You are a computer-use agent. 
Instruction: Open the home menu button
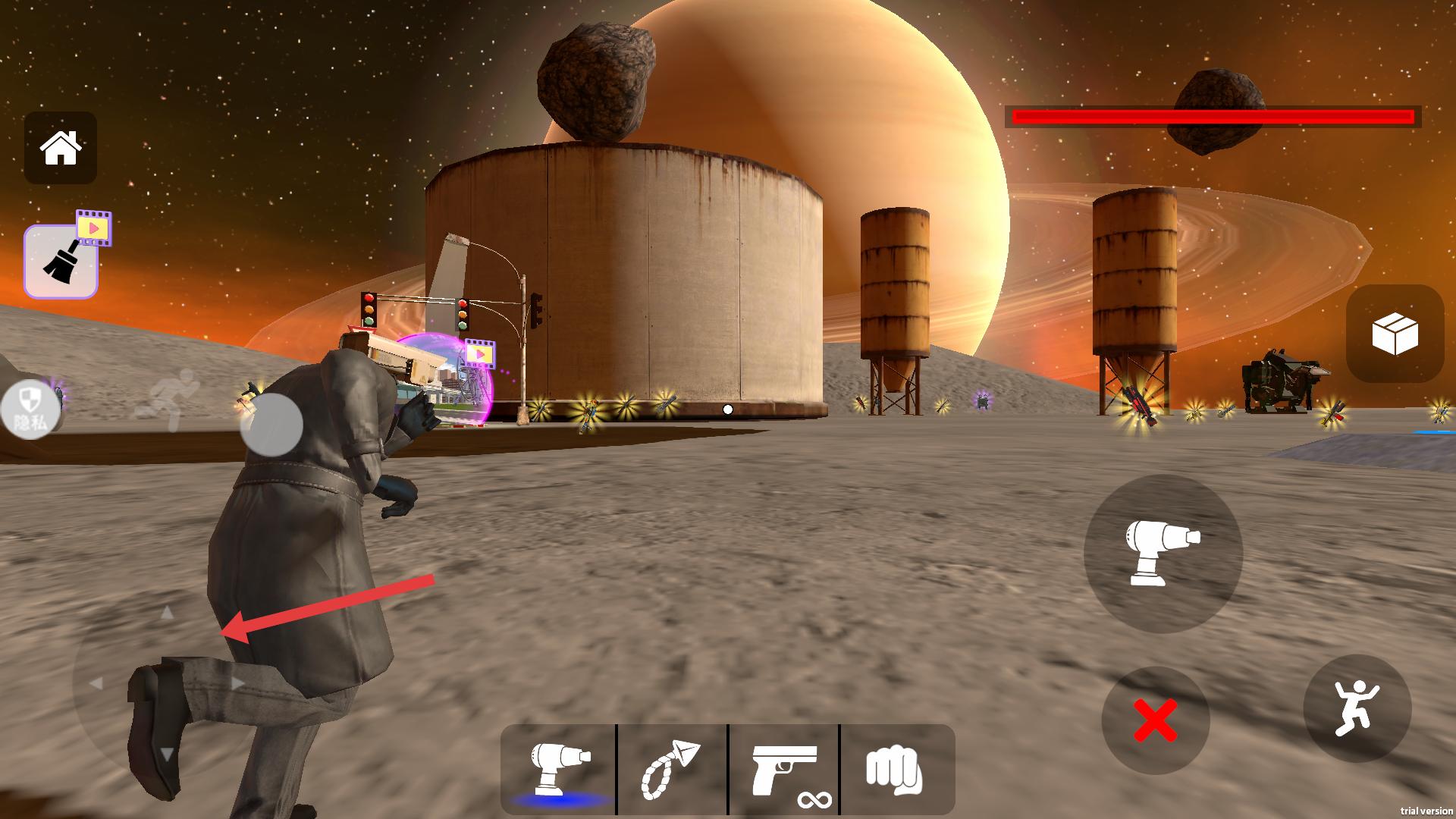(61, 148)
